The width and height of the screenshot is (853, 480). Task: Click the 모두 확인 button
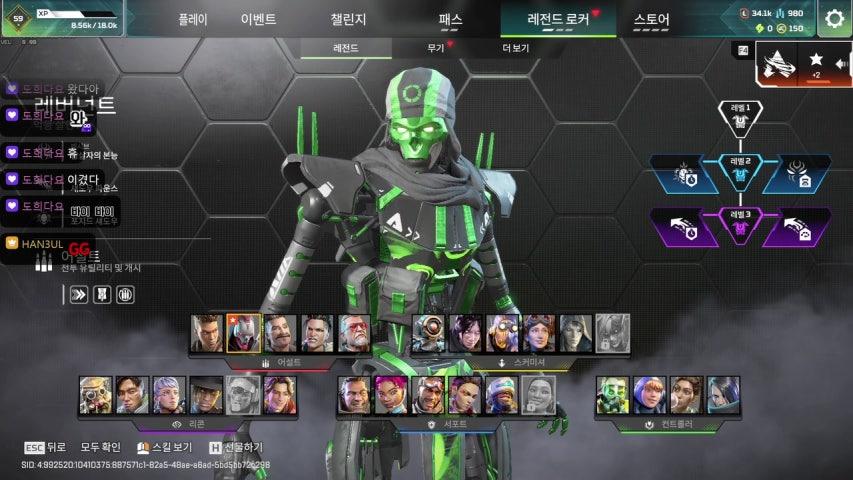coord(100,447)
